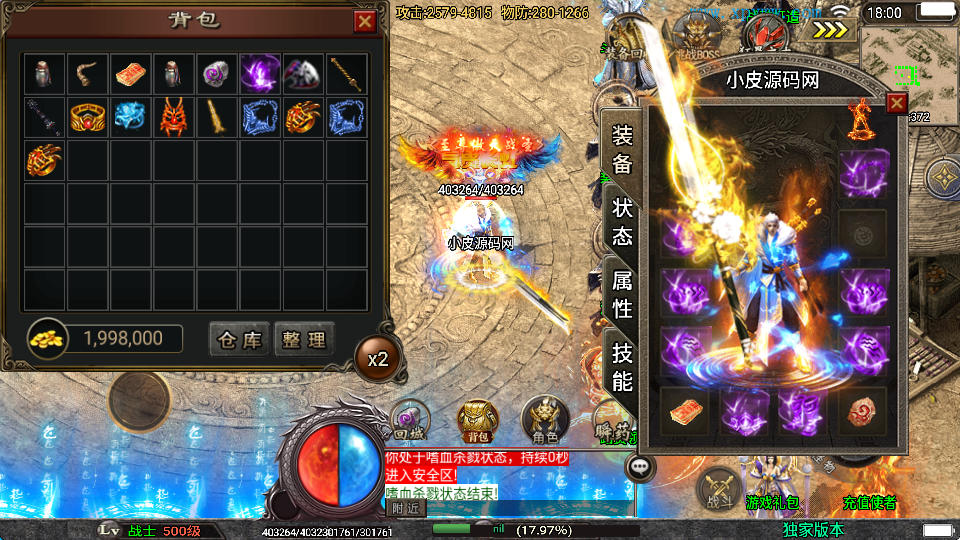Select the red-gem gold bracelet in the bag
This screenshot has width=960, height=540.
pyautogui.click(x=88, y=117)
